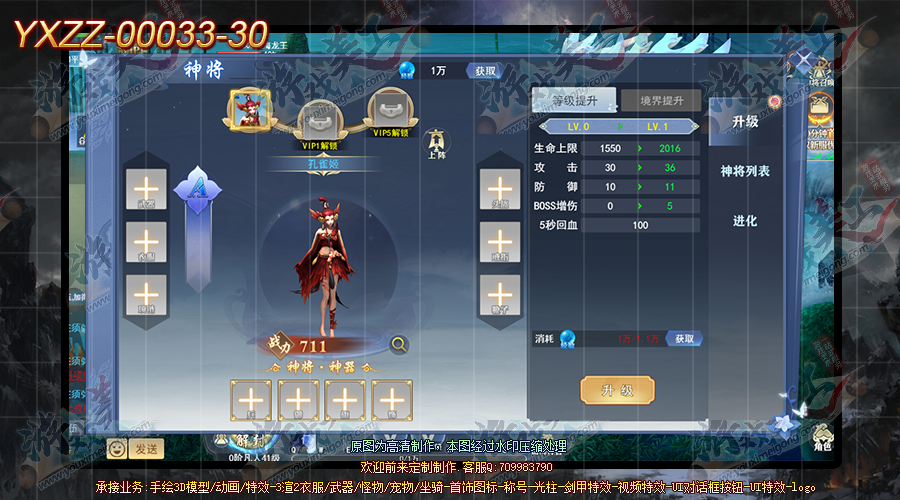Open the 神将列表 side tab
Image resolution: width=900 pixels, height=500 pixels.
pyautogui.click(x=745, y=172)
